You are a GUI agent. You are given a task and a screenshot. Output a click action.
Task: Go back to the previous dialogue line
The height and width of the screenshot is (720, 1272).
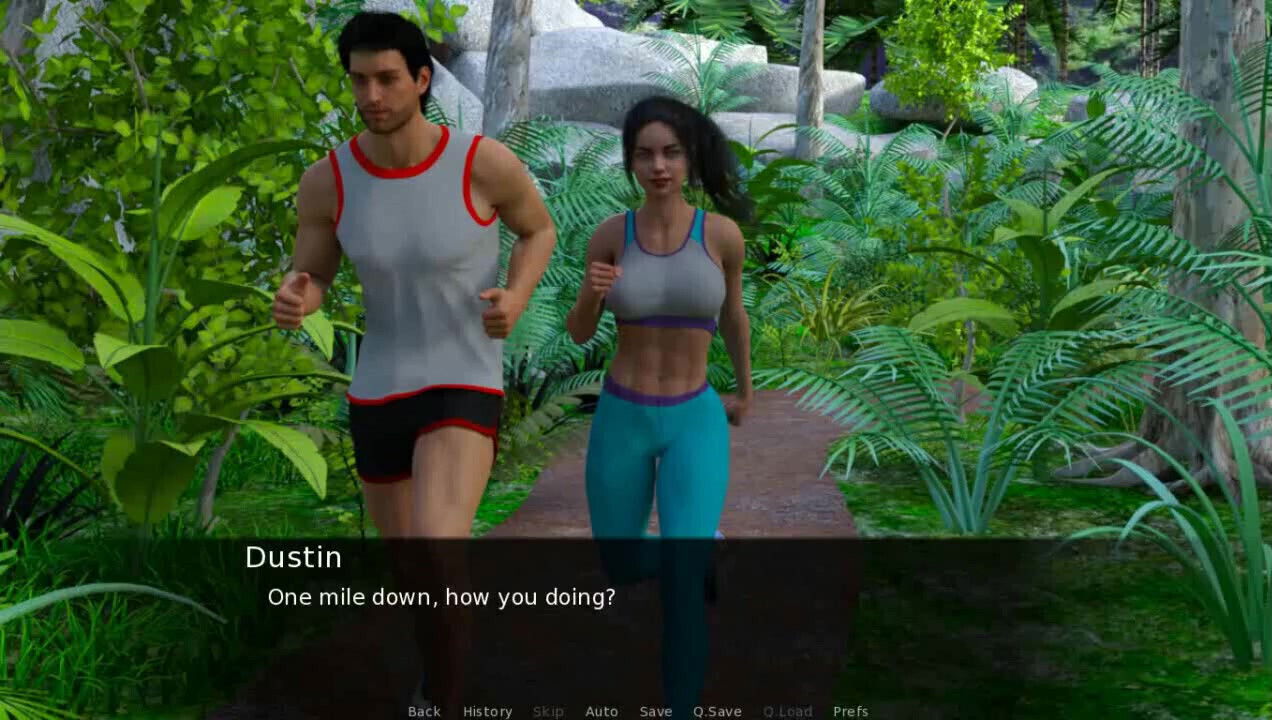click(424, 711)
